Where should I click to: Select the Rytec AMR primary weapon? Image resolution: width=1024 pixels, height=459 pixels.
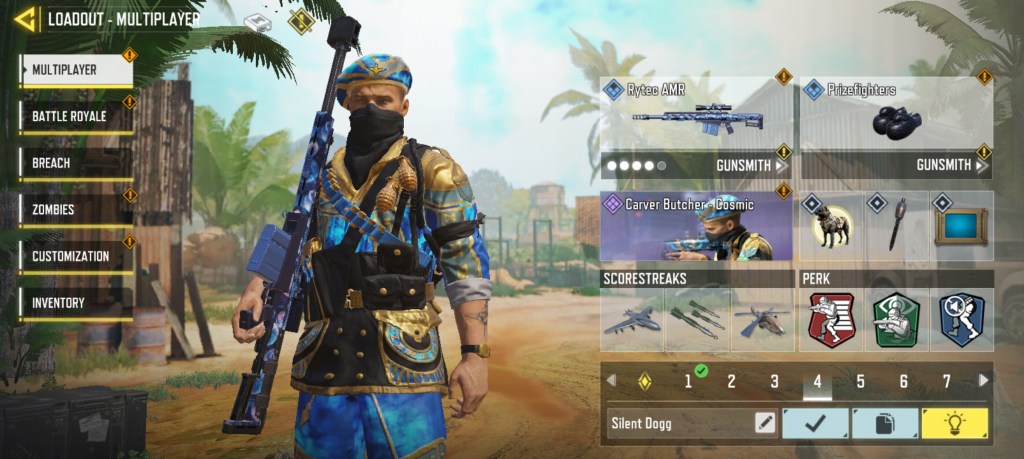click(x=696, y=113)
